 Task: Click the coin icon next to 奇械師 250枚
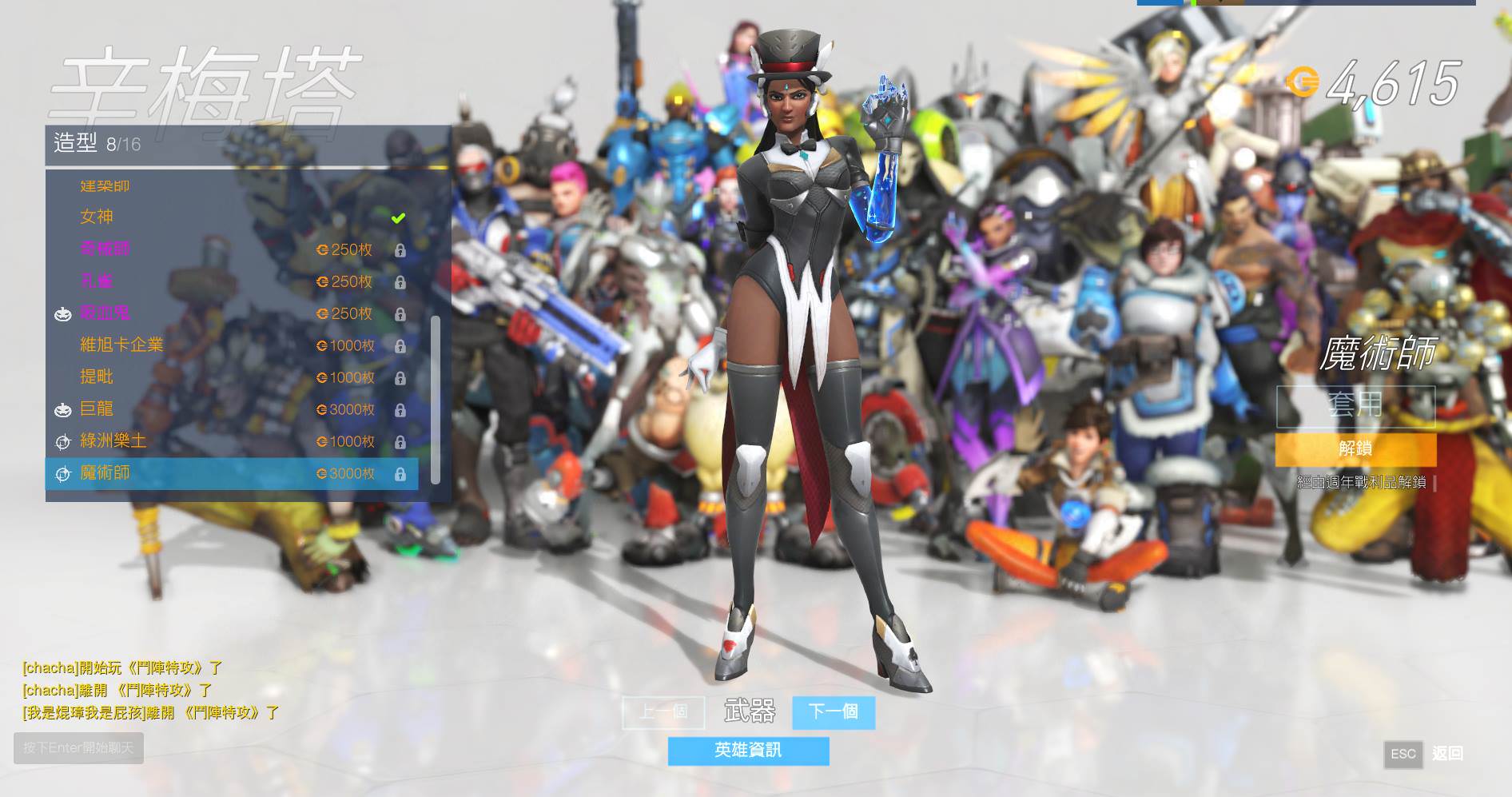coord(322,249)
